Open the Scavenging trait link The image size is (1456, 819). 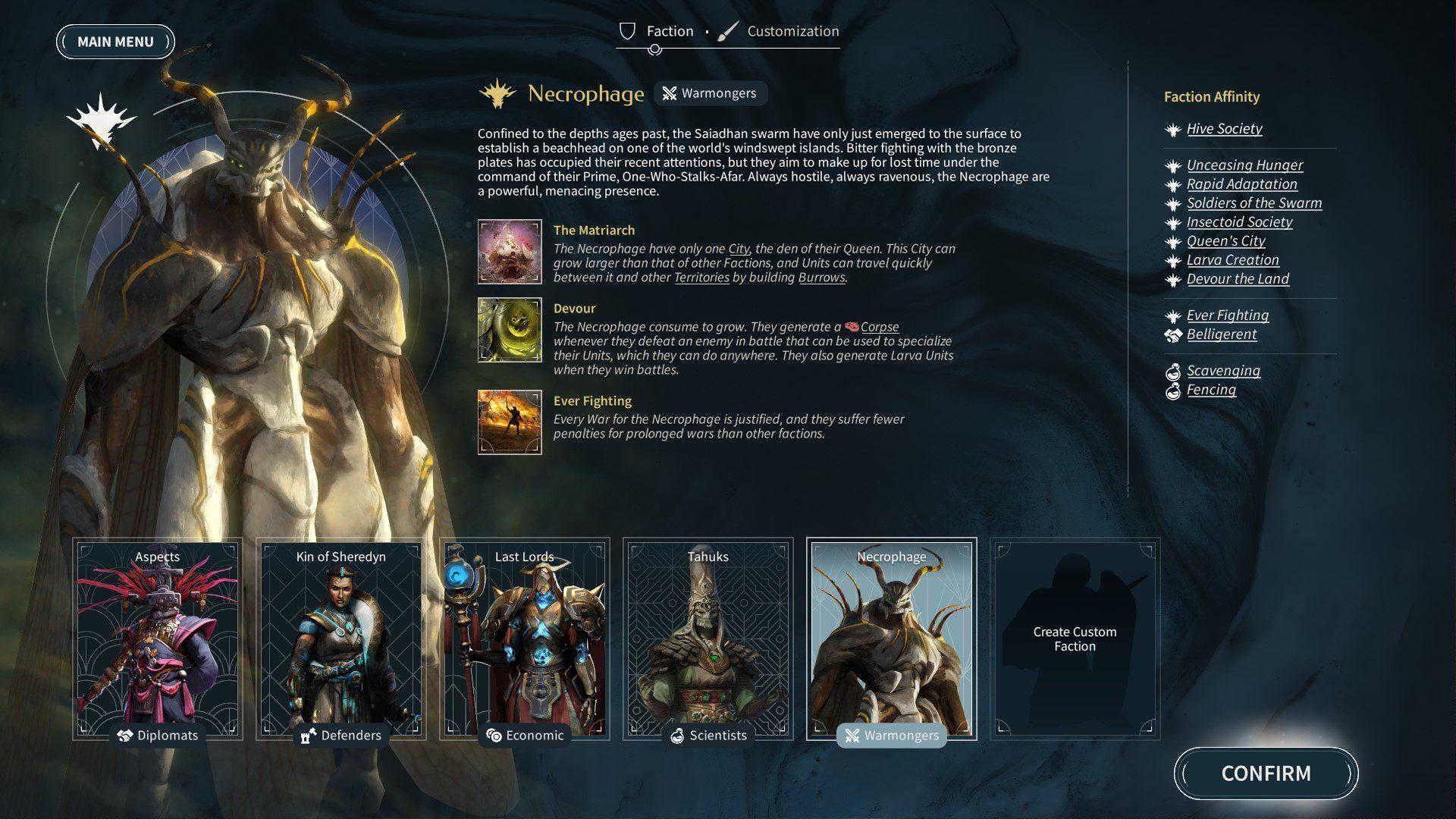[x=1223, y=371]
